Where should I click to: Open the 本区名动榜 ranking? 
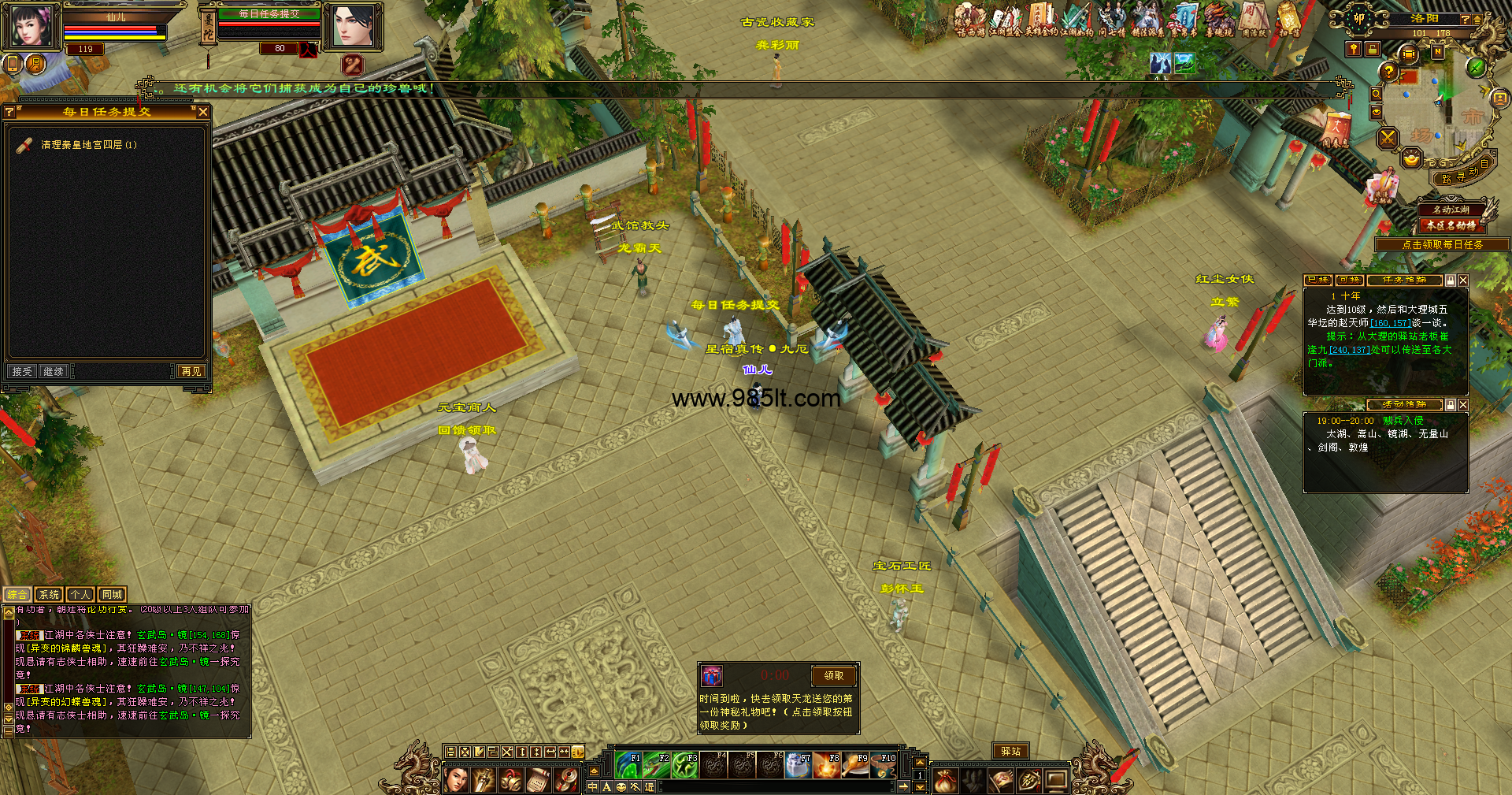[x=1451, y=225]
